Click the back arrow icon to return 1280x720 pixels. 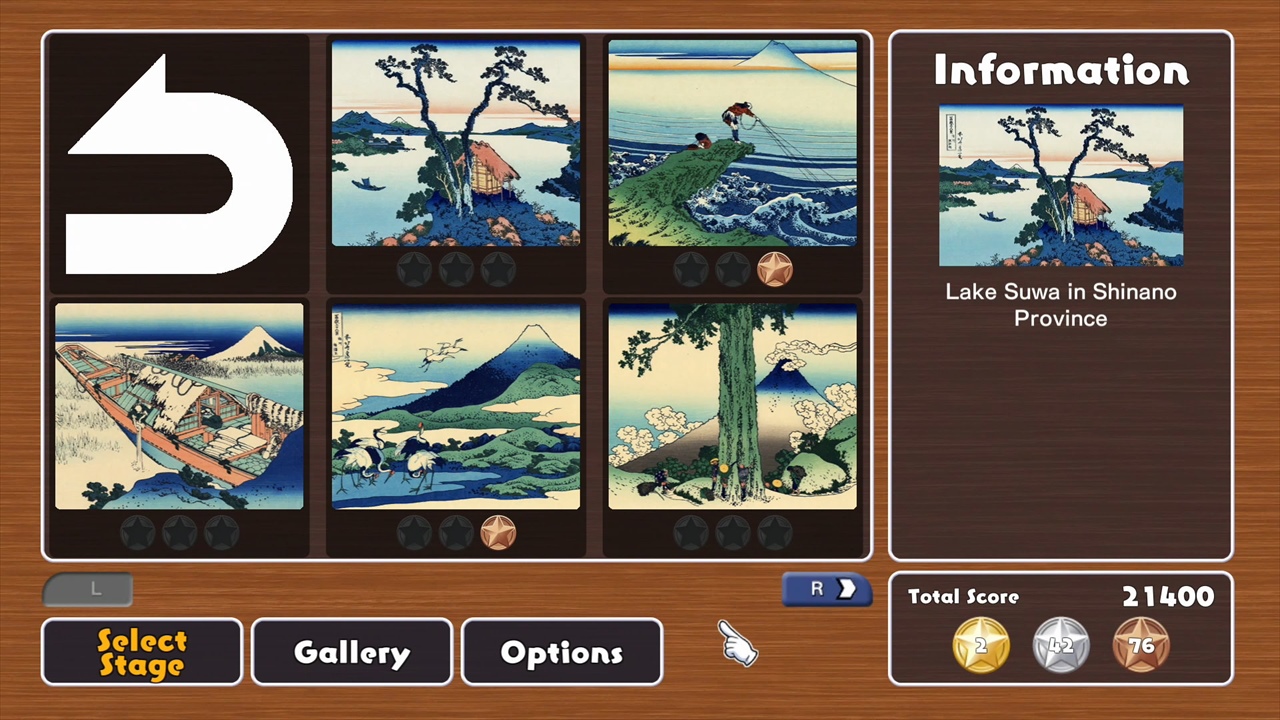[176, 165]
